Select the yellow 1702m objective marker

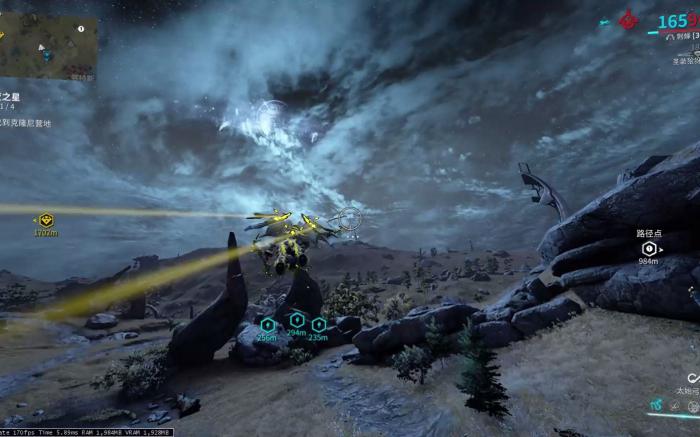pyautogui.click(x=46, y=220)
